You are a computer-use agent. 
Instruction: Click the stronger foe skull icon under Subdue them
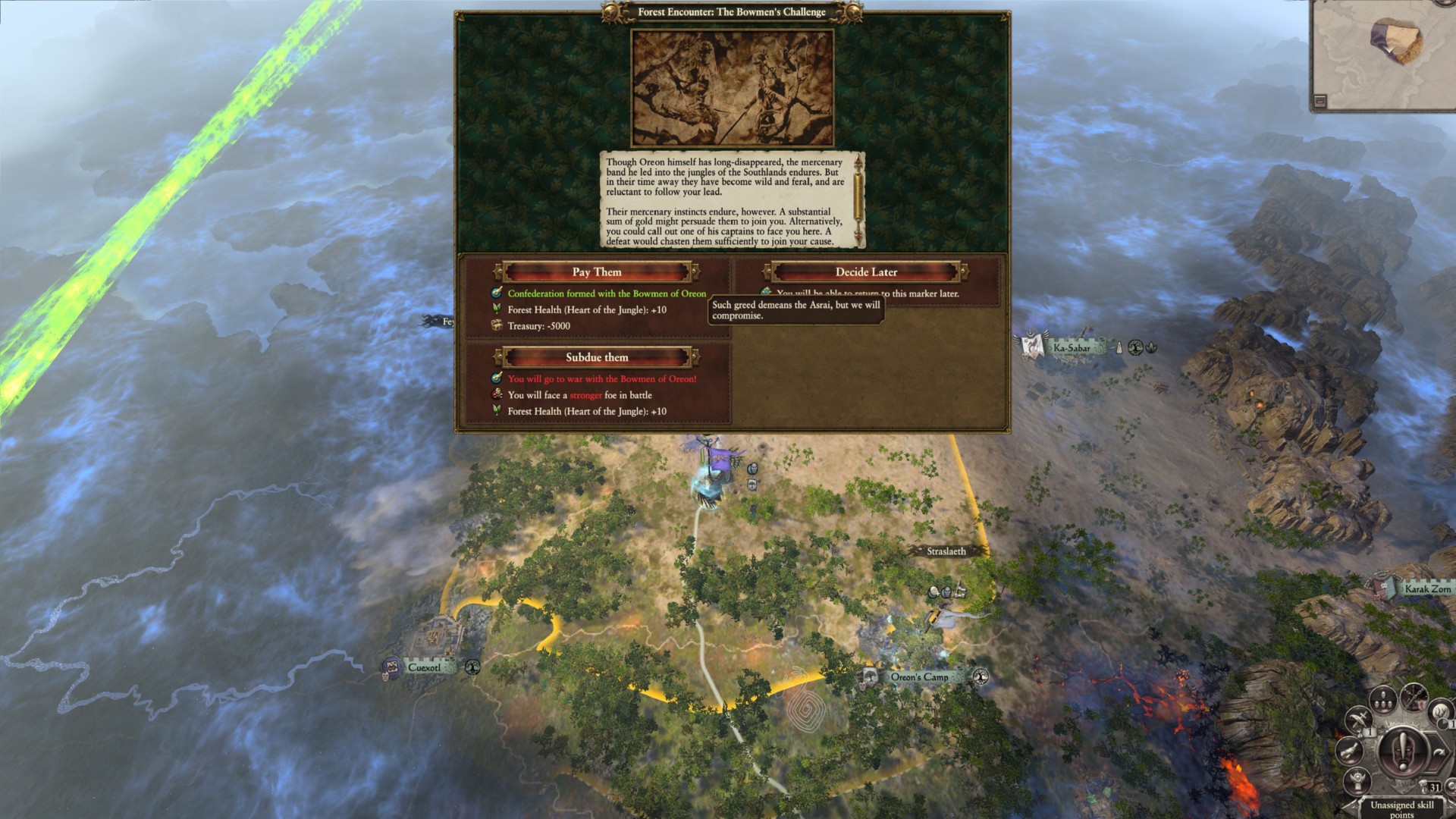[x=497, y=394]
